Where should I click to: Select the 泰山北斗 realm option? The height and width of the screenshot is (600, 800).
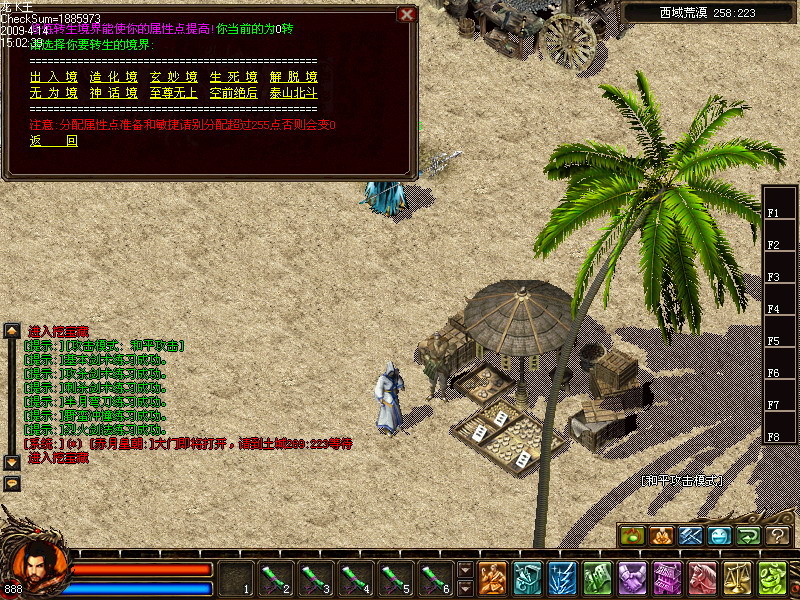[293, 93]
